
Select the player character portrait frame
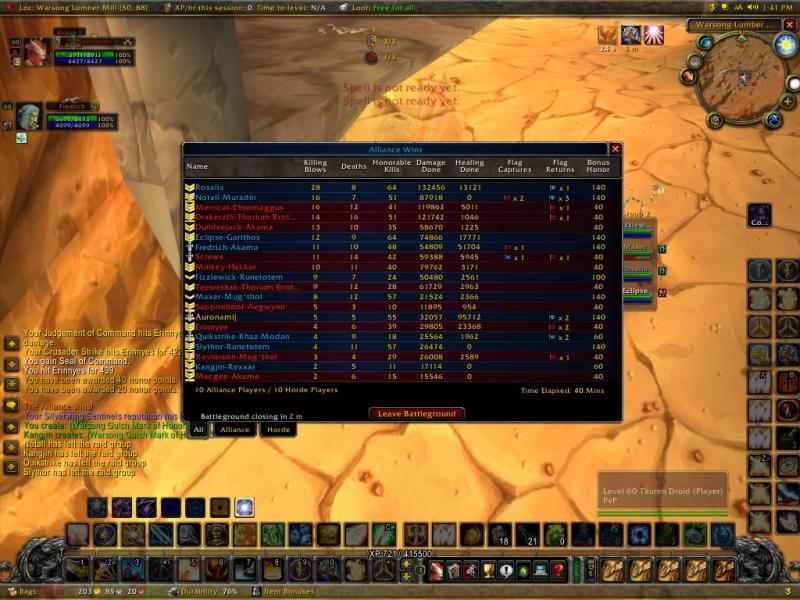click(37, 52)
